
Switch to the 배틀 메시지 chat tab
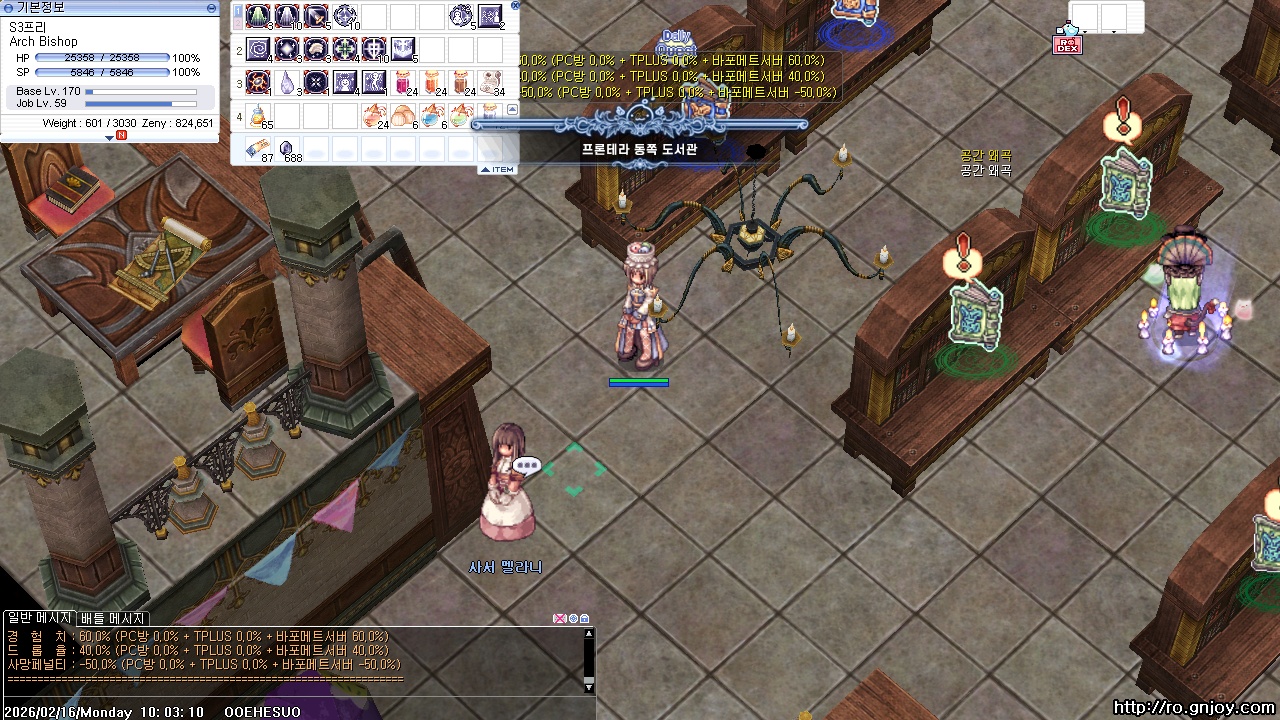tap(113, 619)
